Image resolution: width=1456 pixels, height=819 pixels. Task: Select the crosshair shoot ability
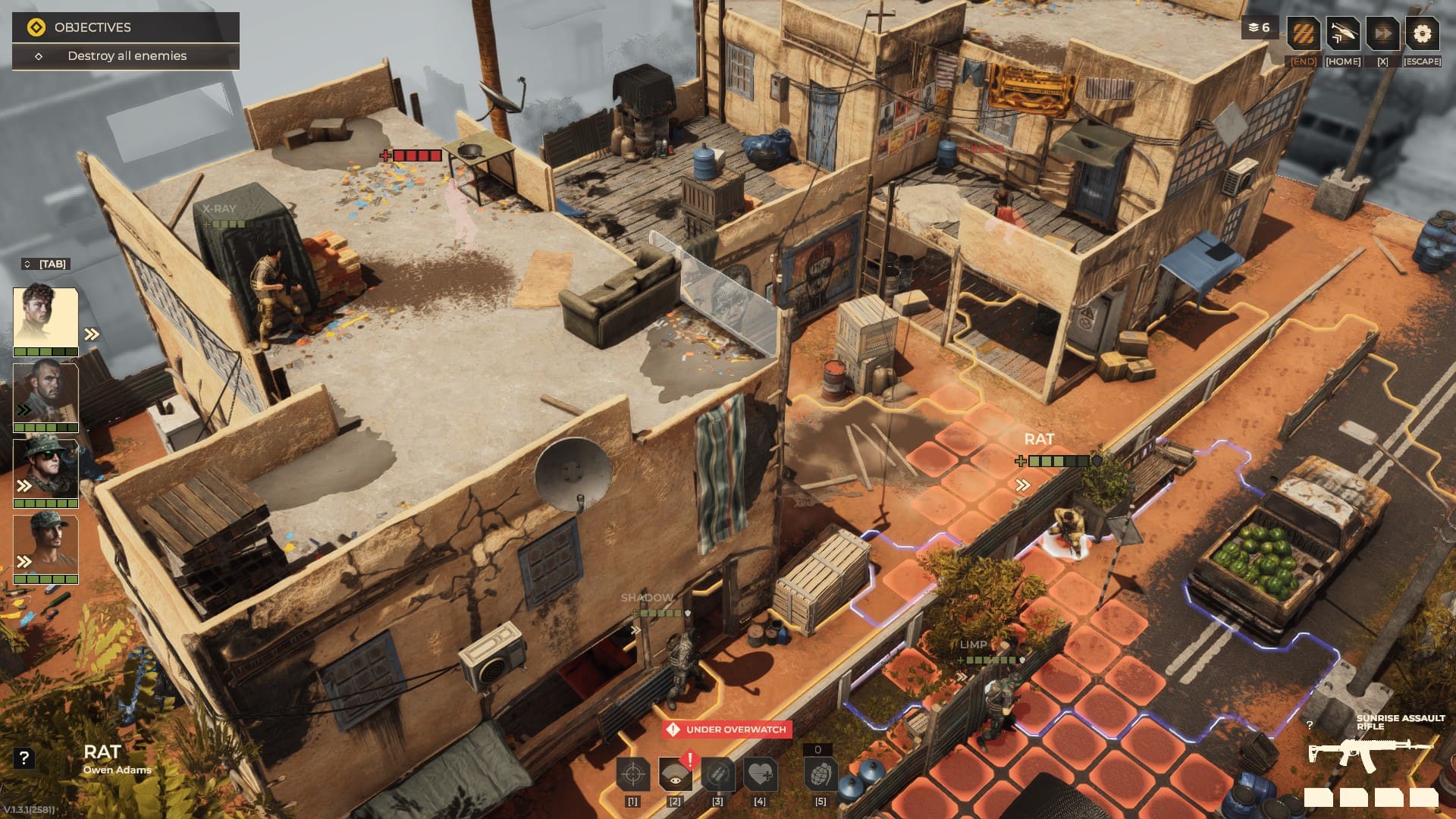pyautogui.click(x=632, y=775)
